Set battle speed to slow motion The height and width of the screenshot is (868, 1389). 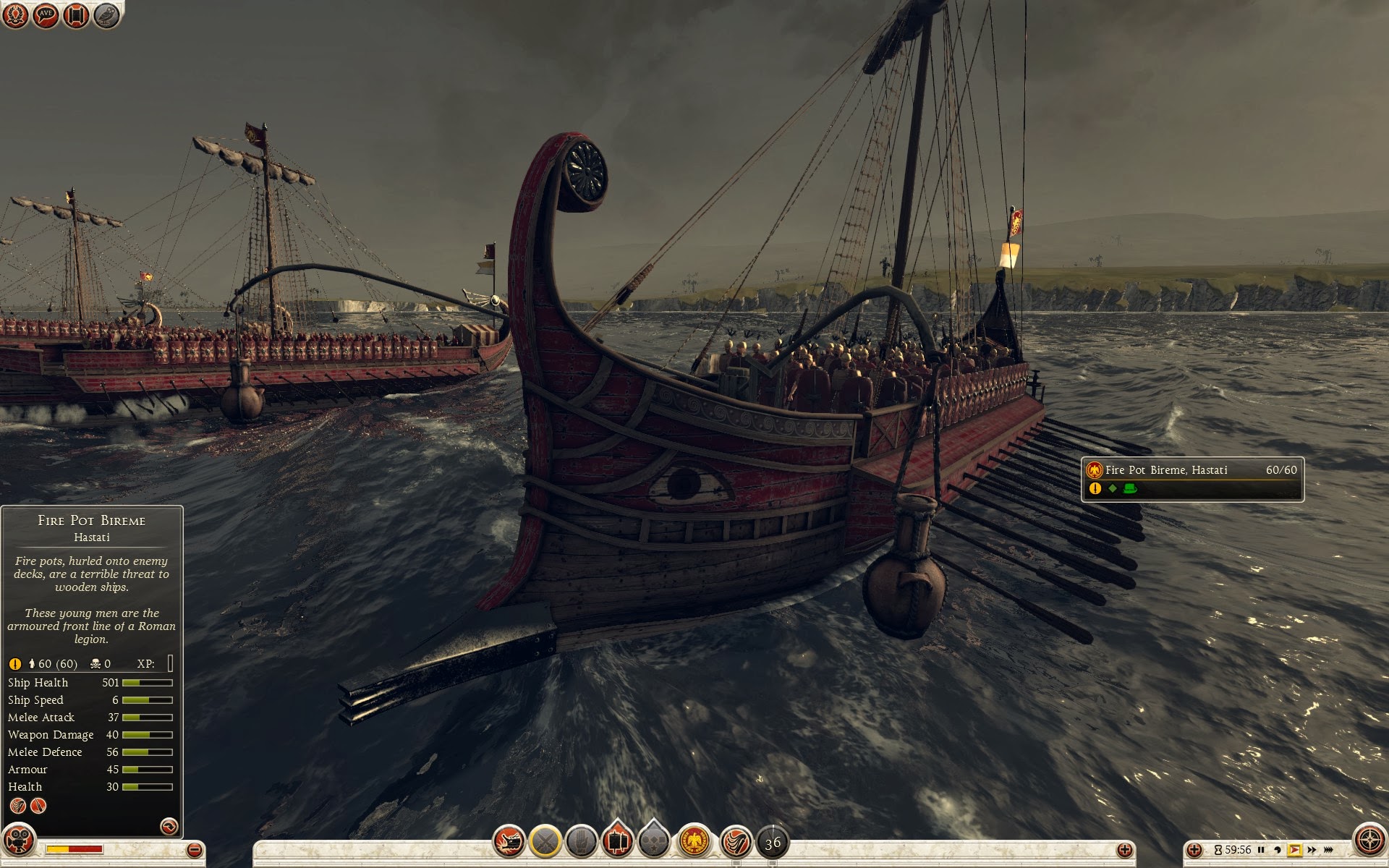click(1278, 850)
